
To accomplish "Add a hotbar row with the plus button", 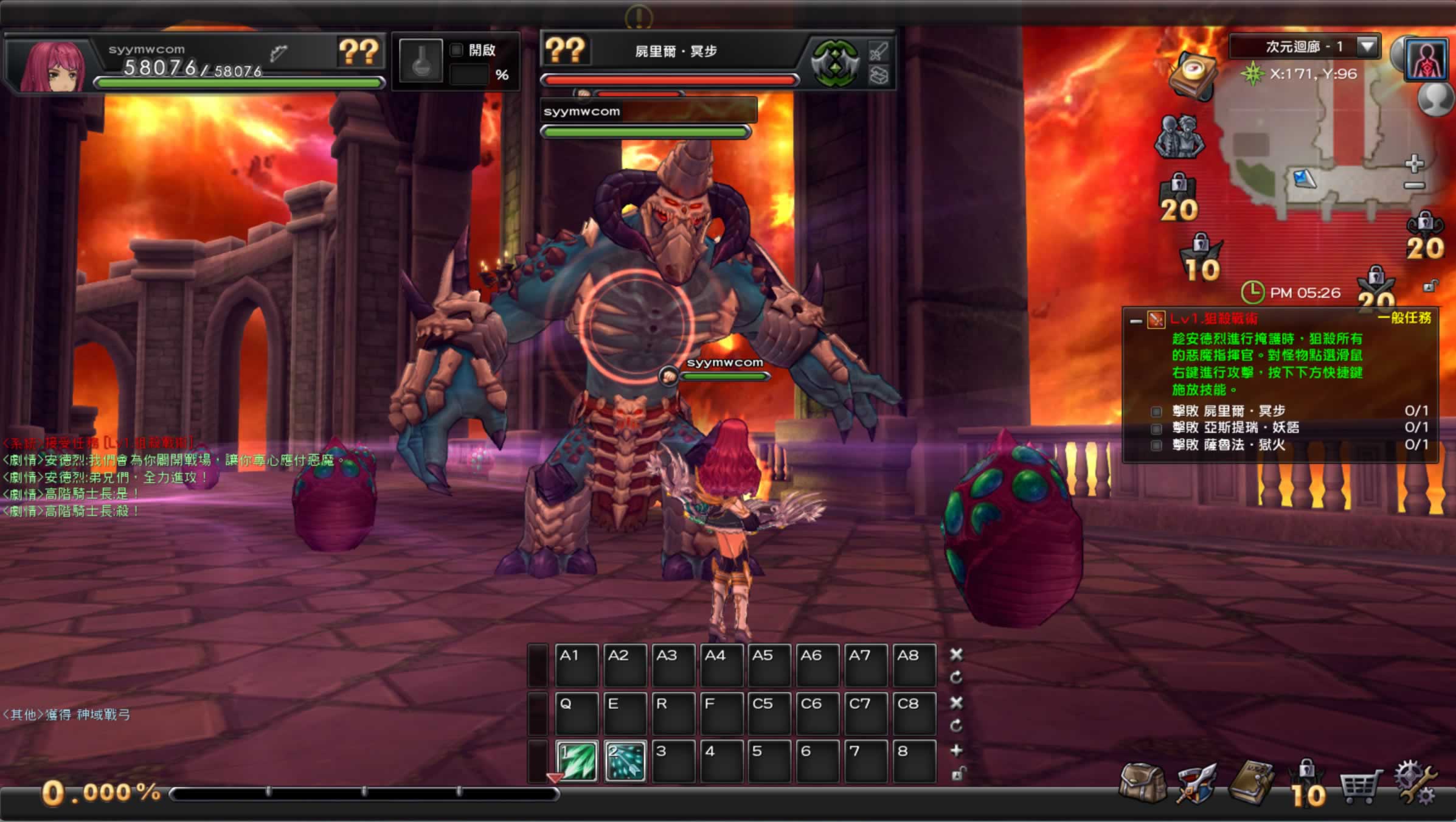I will pyautogui.click(x=956, y=751).
